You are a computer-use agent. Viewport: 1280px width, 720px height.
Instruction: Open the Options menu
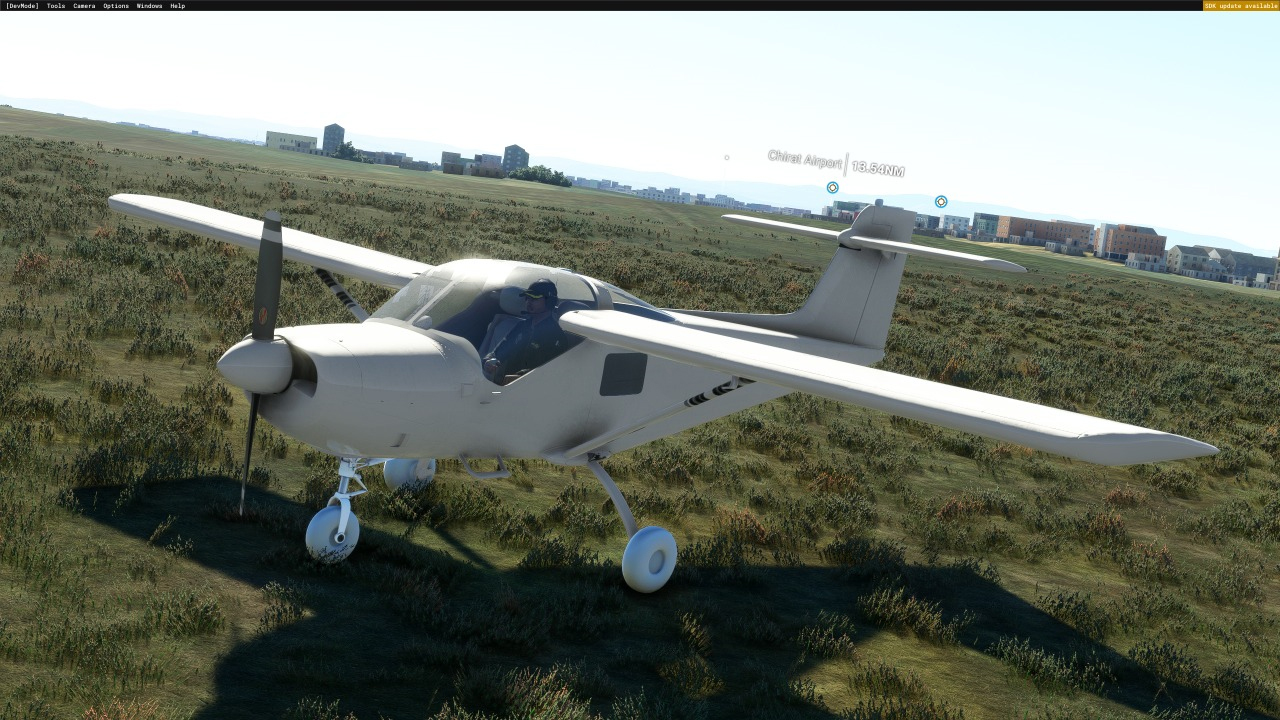[116, 6]
